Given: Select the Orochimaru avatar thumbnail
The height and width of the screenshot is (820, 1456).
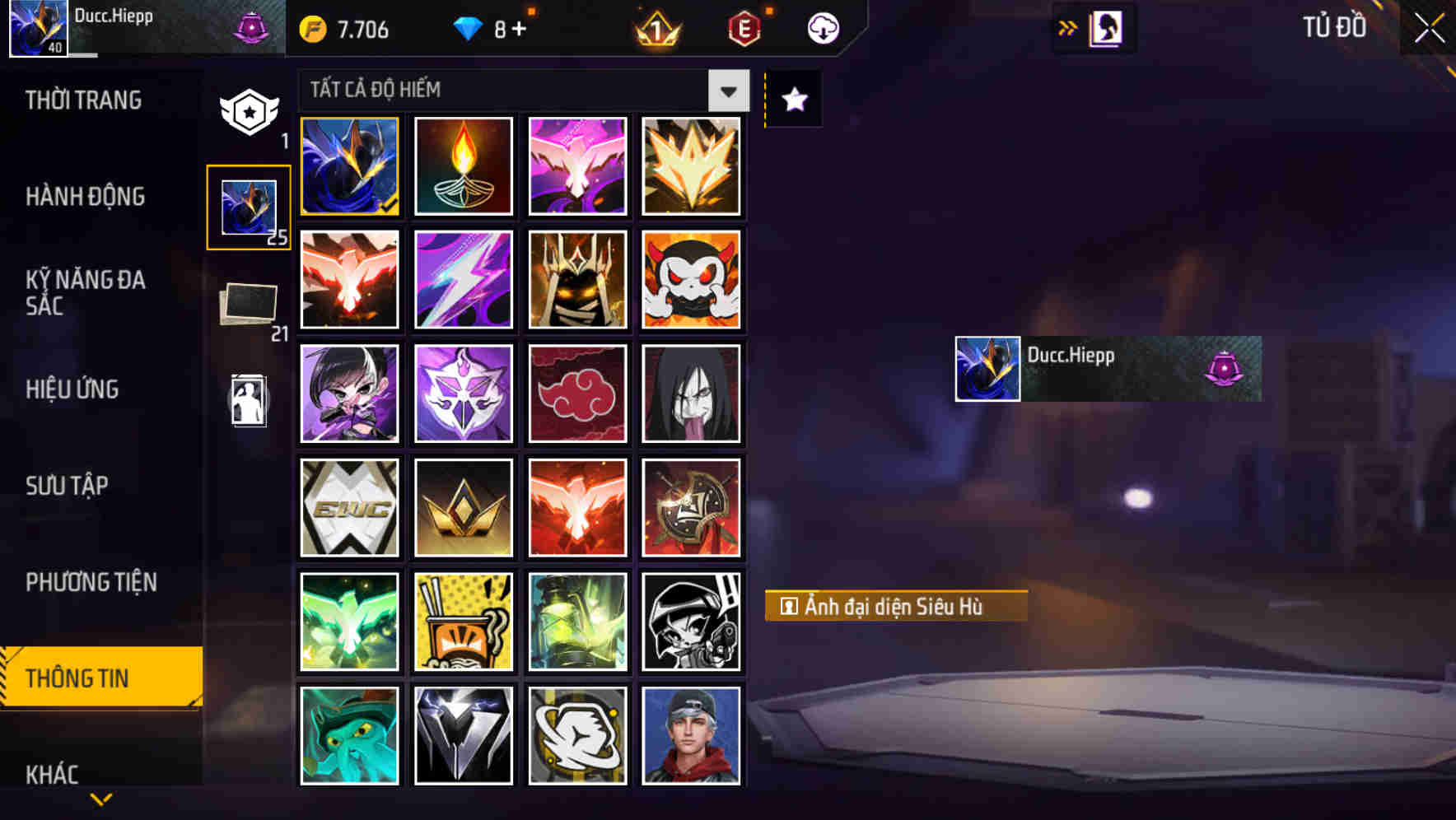Looking at the screenshot, I should pyautogui.click(x=692, y=394).
